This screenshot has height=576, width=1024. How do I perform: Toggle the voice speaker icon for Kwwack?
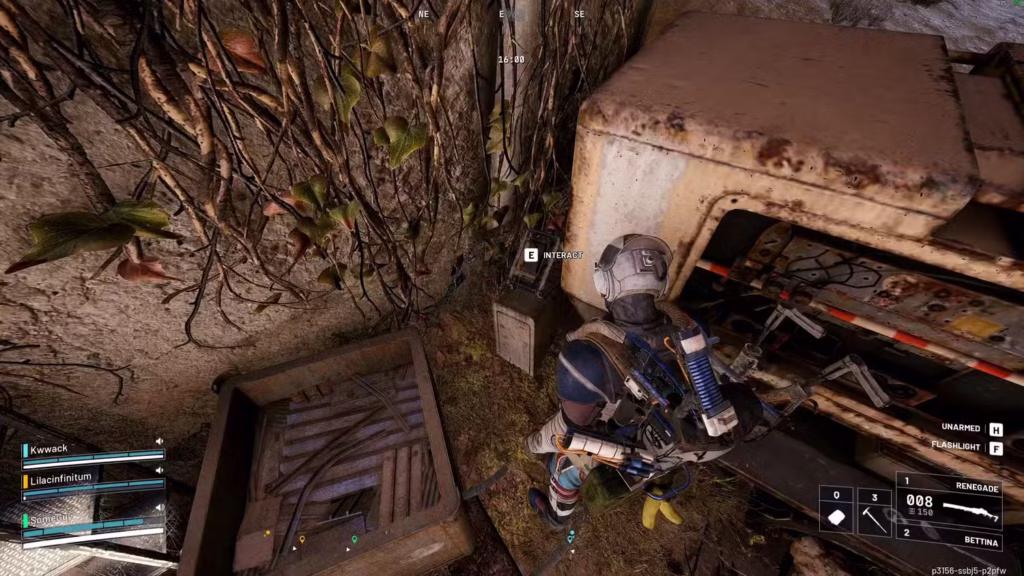(x=158, y=441)
